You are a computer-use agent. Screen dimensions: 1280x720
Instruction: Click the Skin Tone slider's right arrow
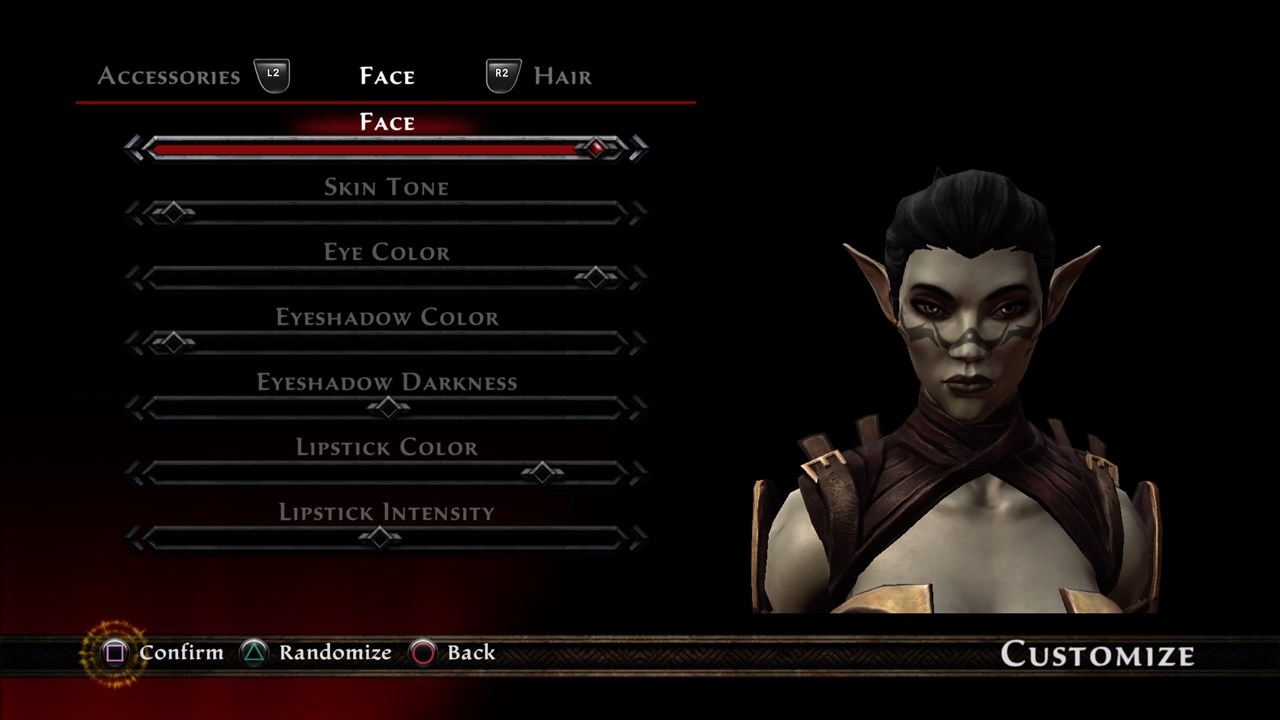point(638,213)
